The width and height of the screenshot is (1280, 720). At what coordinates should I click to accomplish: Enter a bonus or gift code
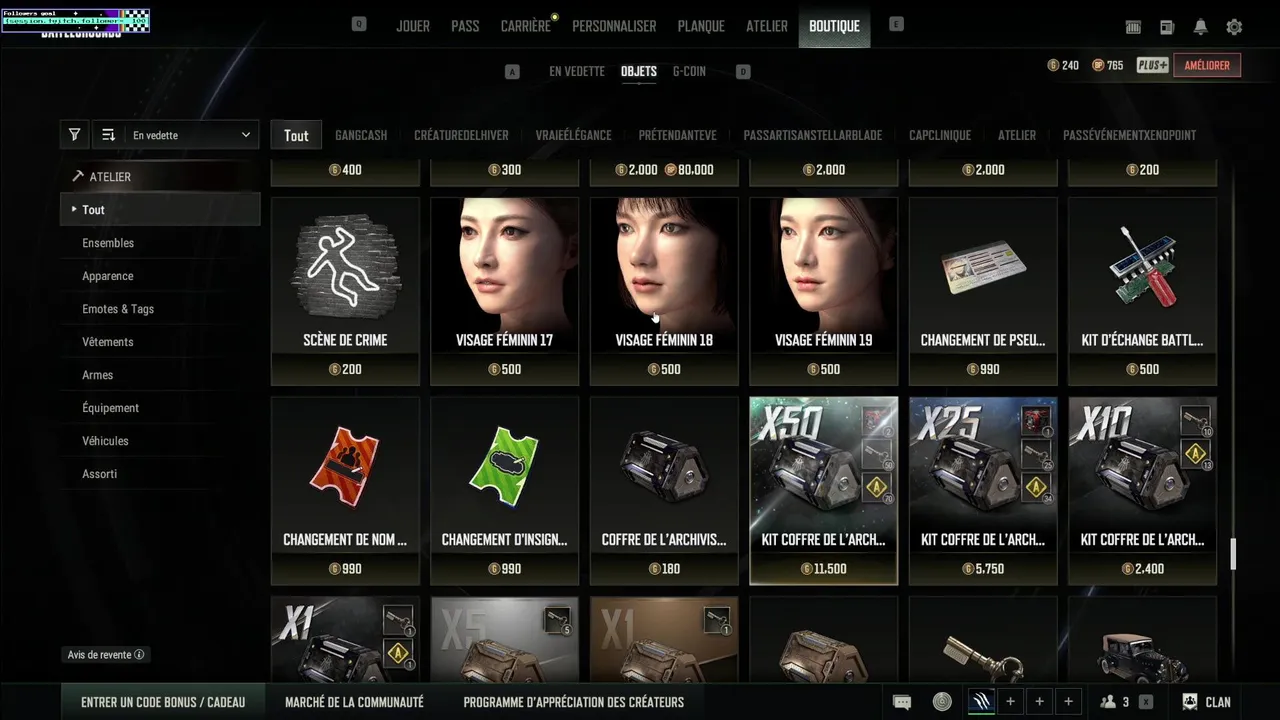click(163, 702)
